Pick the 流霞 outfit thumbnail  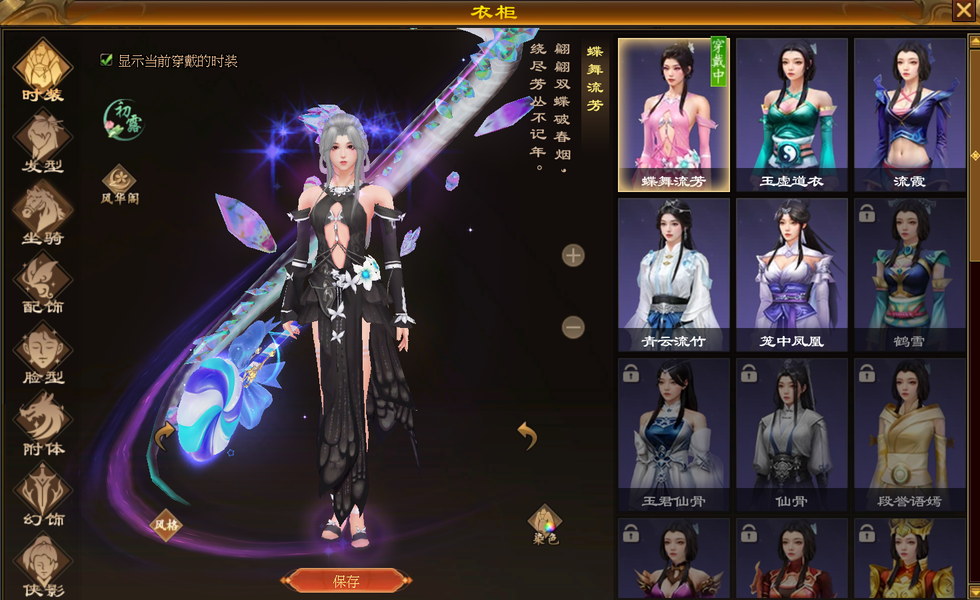tap(909, 115)
